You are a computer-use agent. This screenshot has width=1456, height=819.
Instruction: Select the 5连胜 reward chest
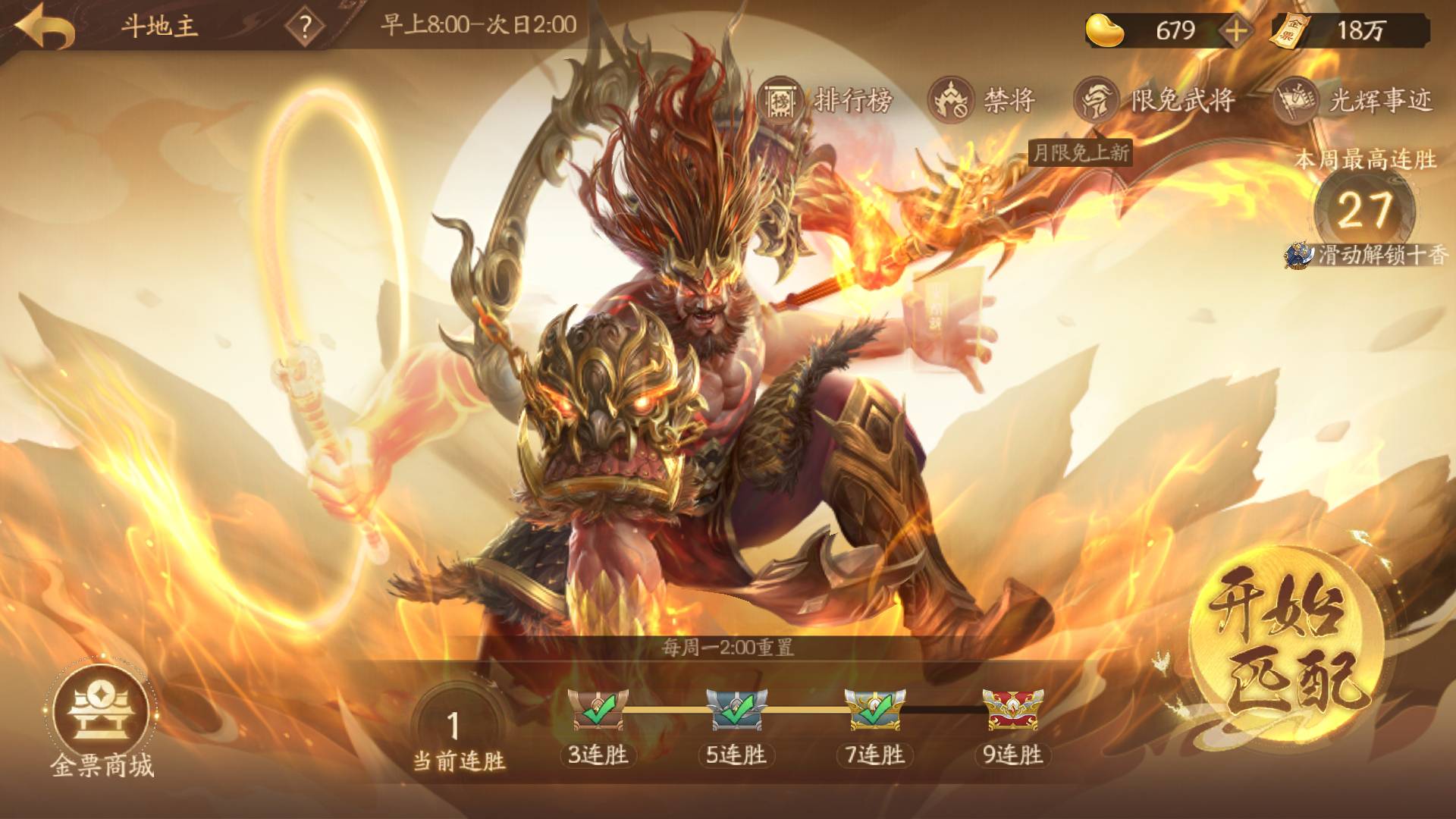pyautogui.click(x=736, y=711)
